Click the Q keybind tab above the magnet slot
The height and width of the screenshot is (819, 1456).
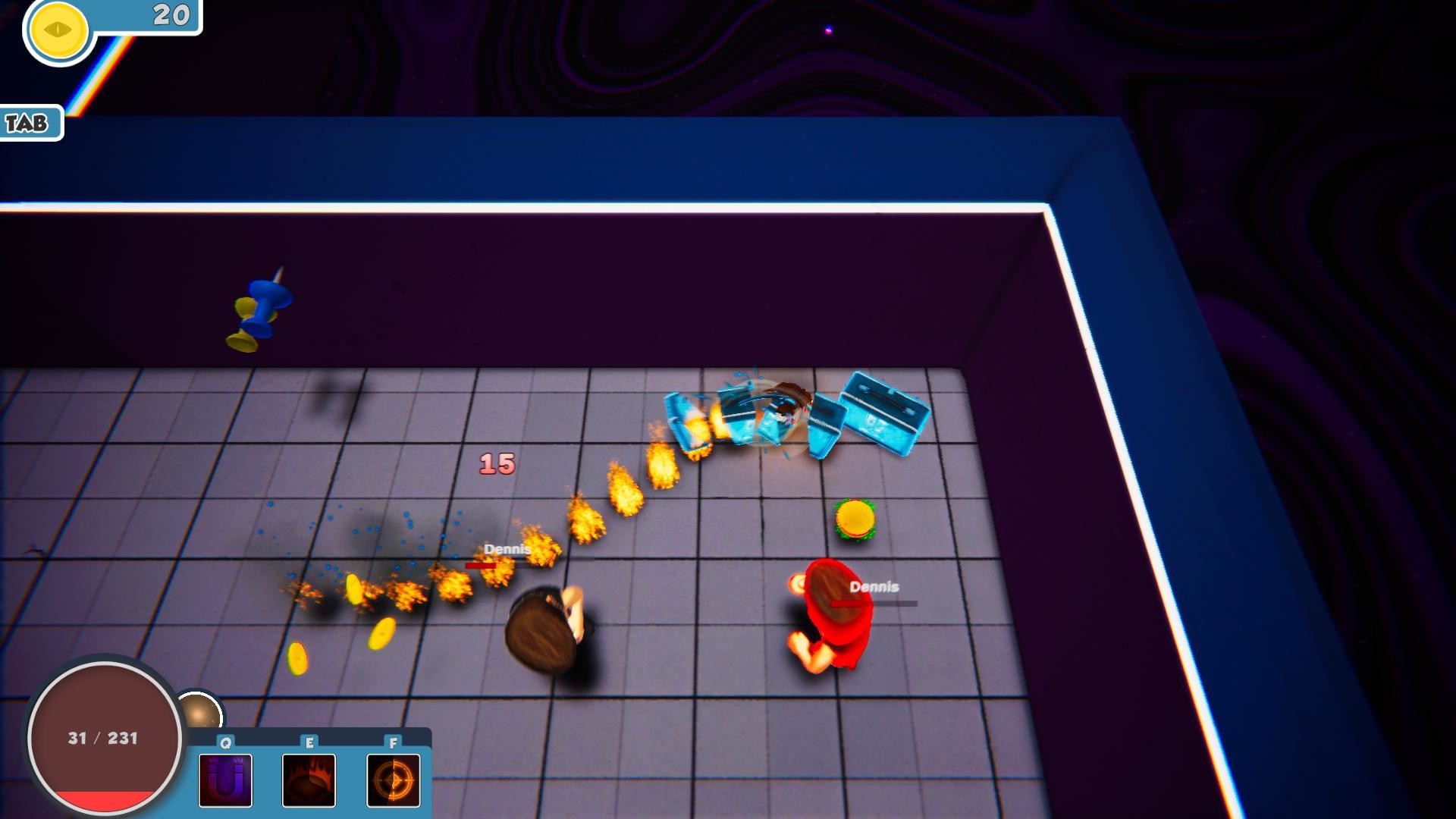pos(224,744)
